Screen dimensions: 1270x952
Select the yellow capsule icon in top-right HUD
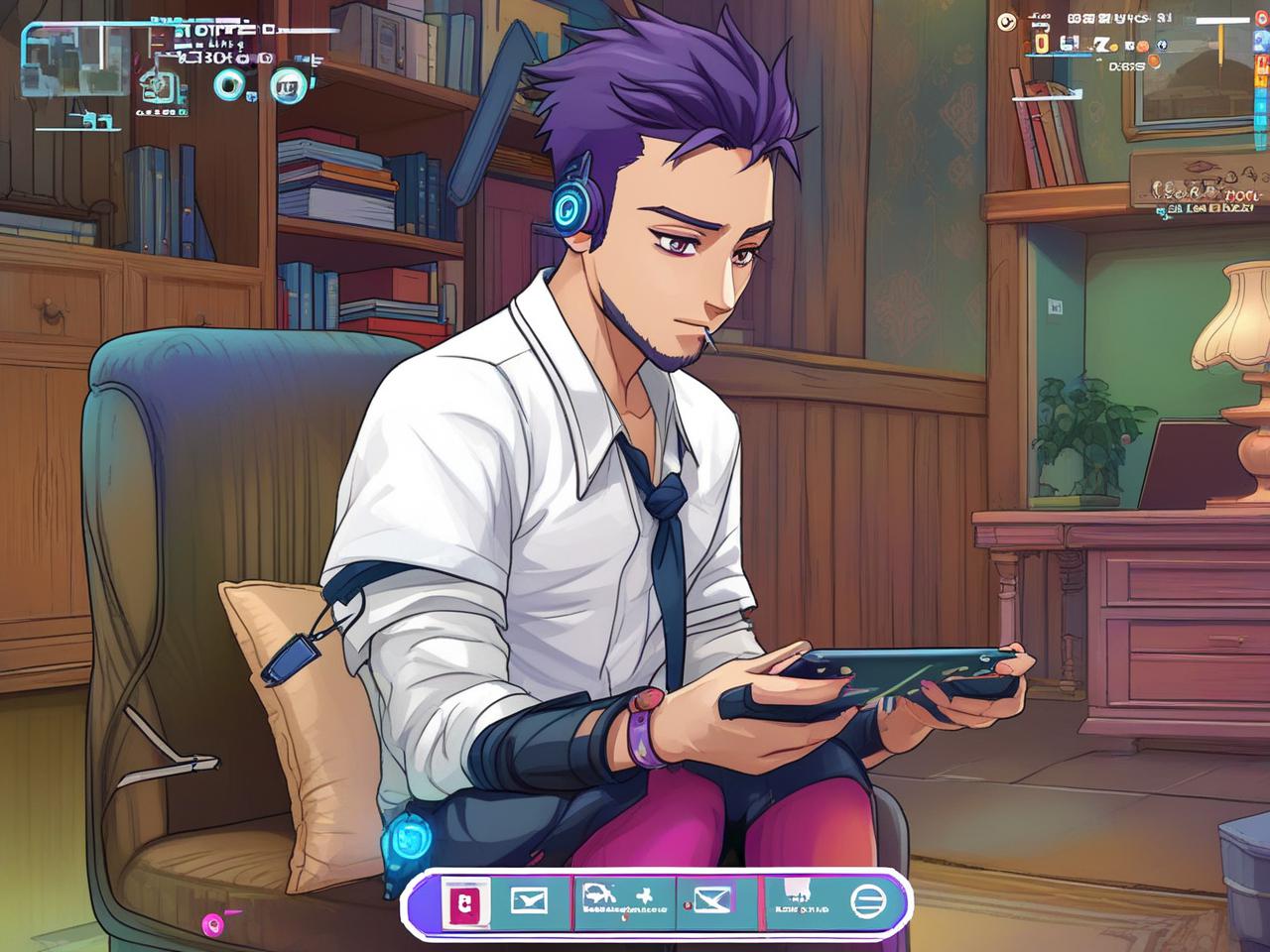coord(1040,43)
